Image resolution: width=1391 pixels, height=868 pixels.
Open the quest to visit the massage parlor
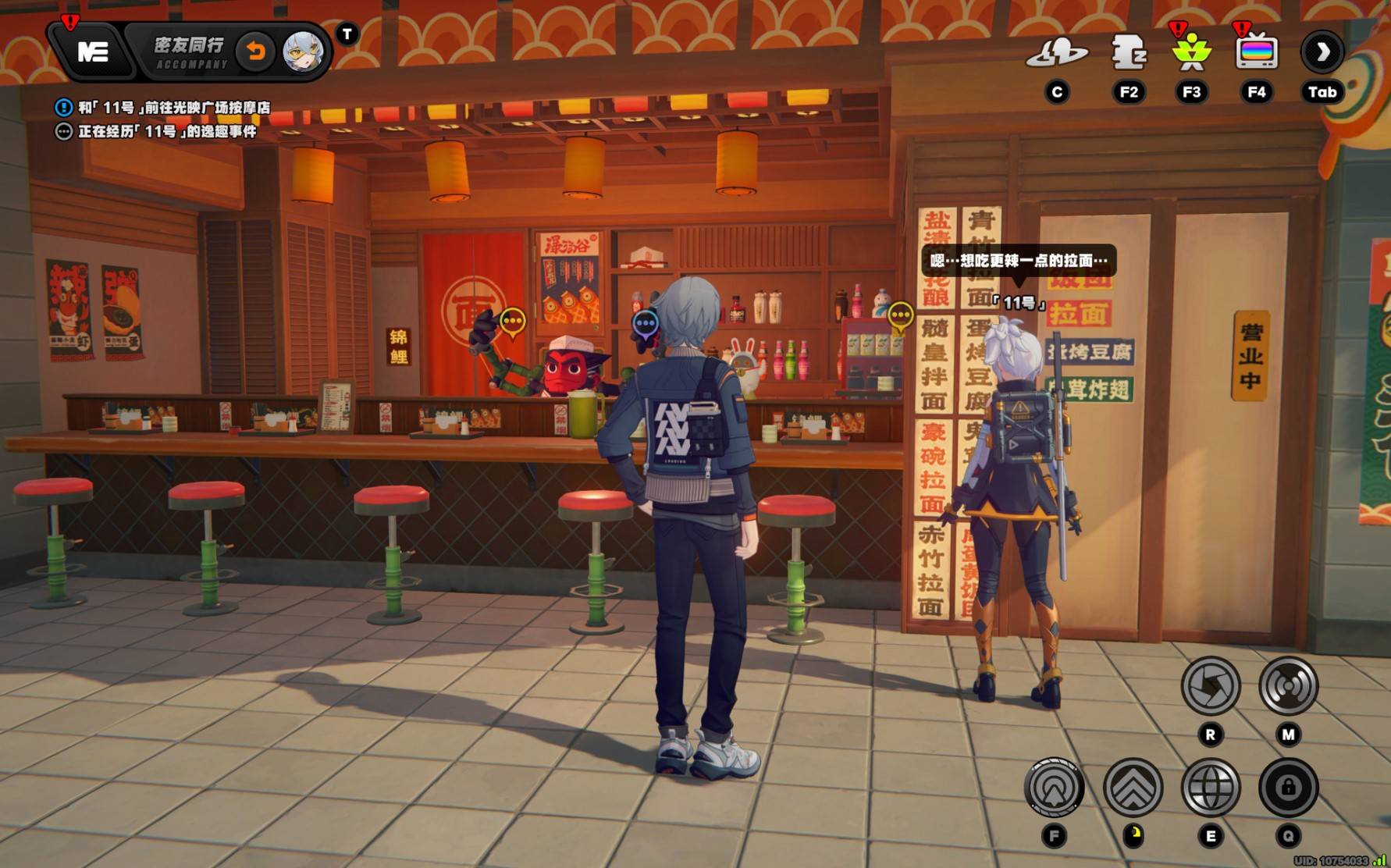click(x=173, y=108)
